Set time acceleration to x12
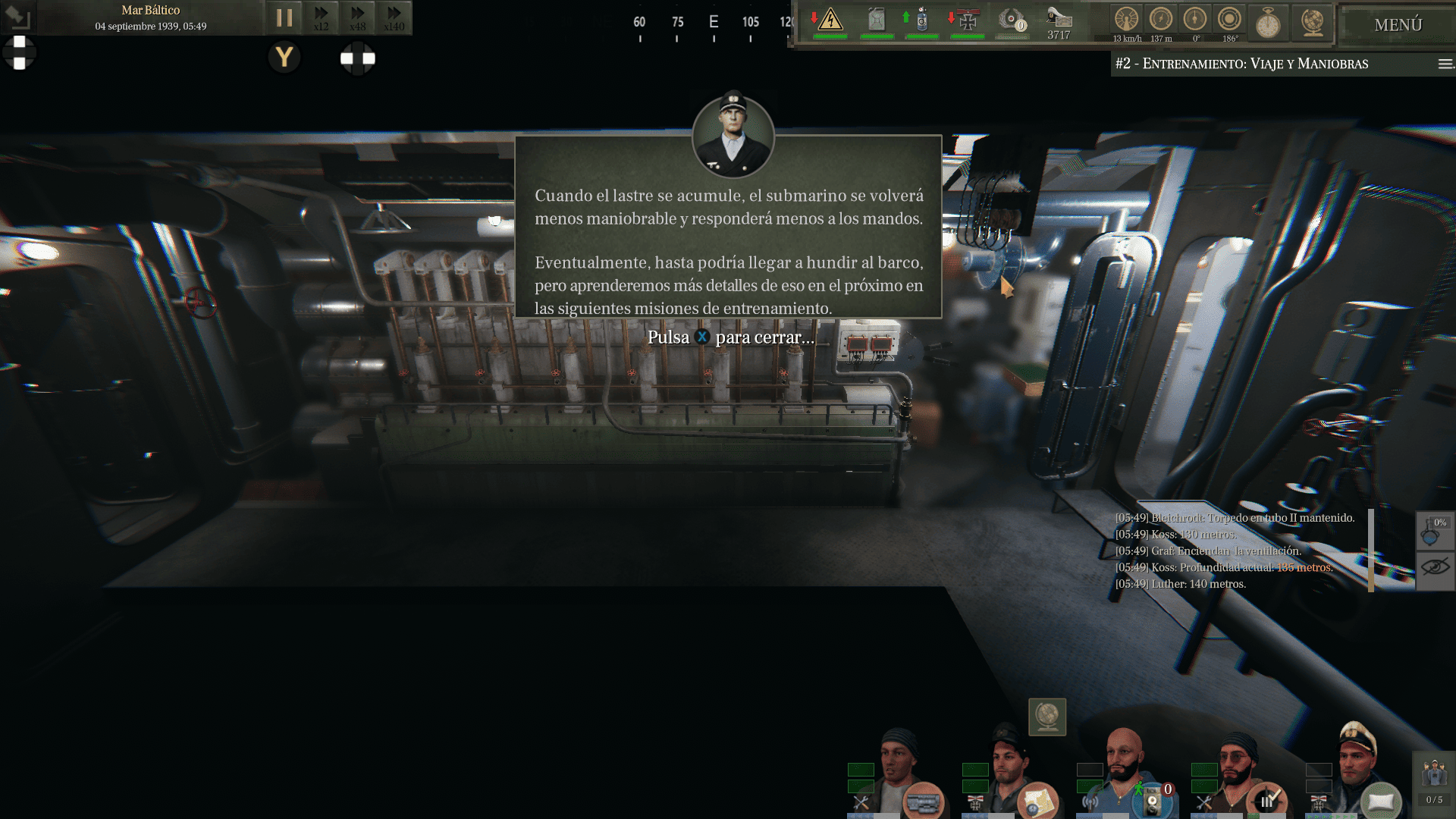1456x819 pixels. [322, 17]
